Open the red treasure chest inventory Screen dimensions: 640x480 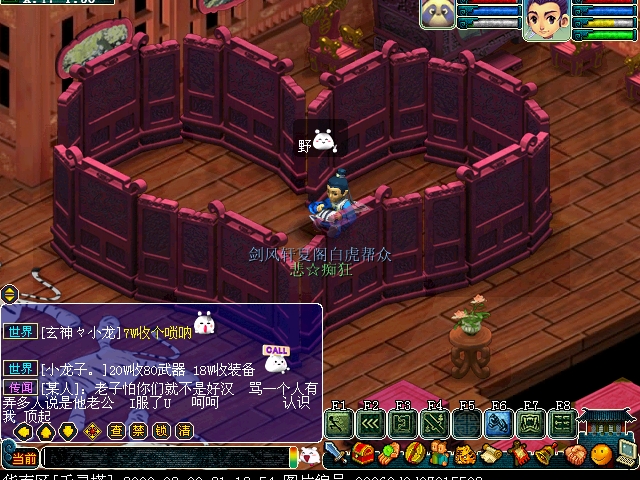[x=362, y=455]
